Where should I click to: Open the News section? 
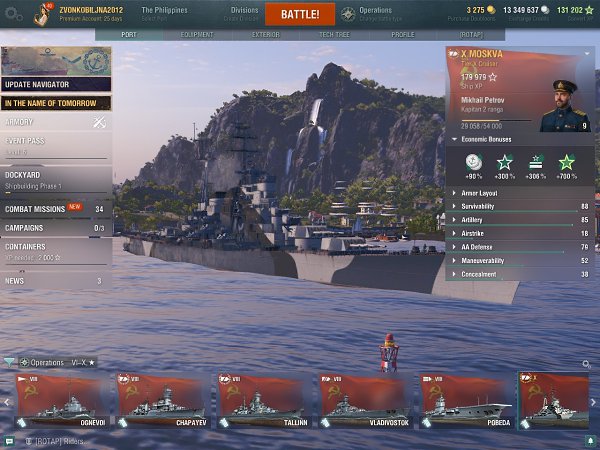55,281
